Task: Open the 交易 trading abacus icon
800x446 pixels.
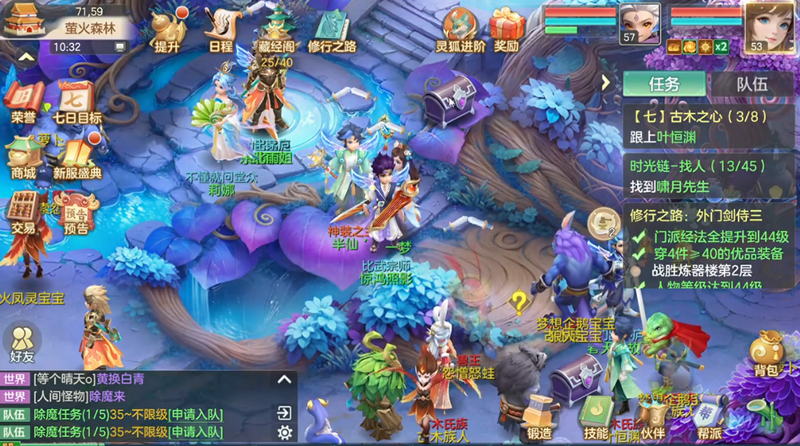Action: coord(23,211)
